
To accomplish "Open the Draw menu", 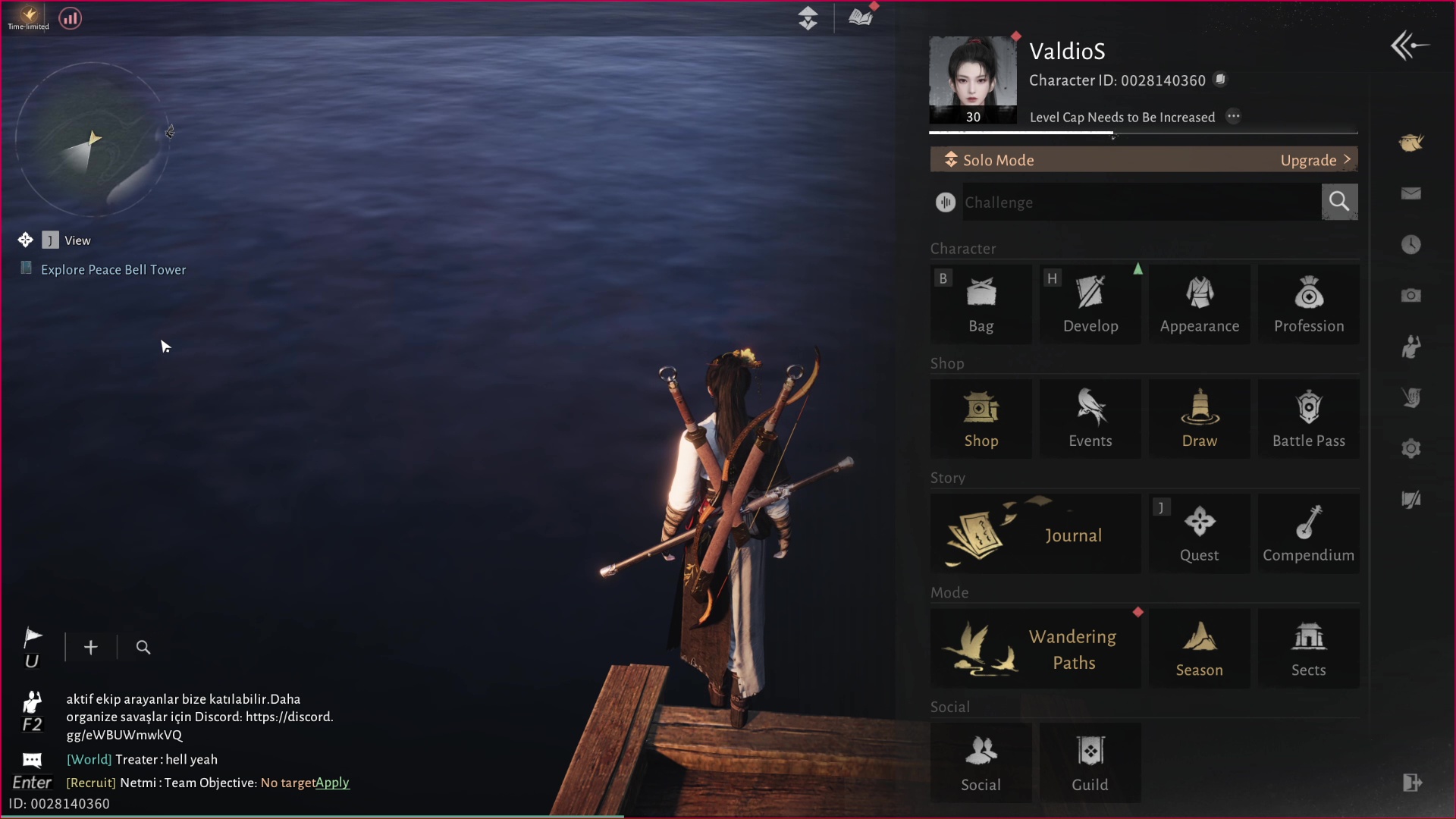I will 1199,419.
